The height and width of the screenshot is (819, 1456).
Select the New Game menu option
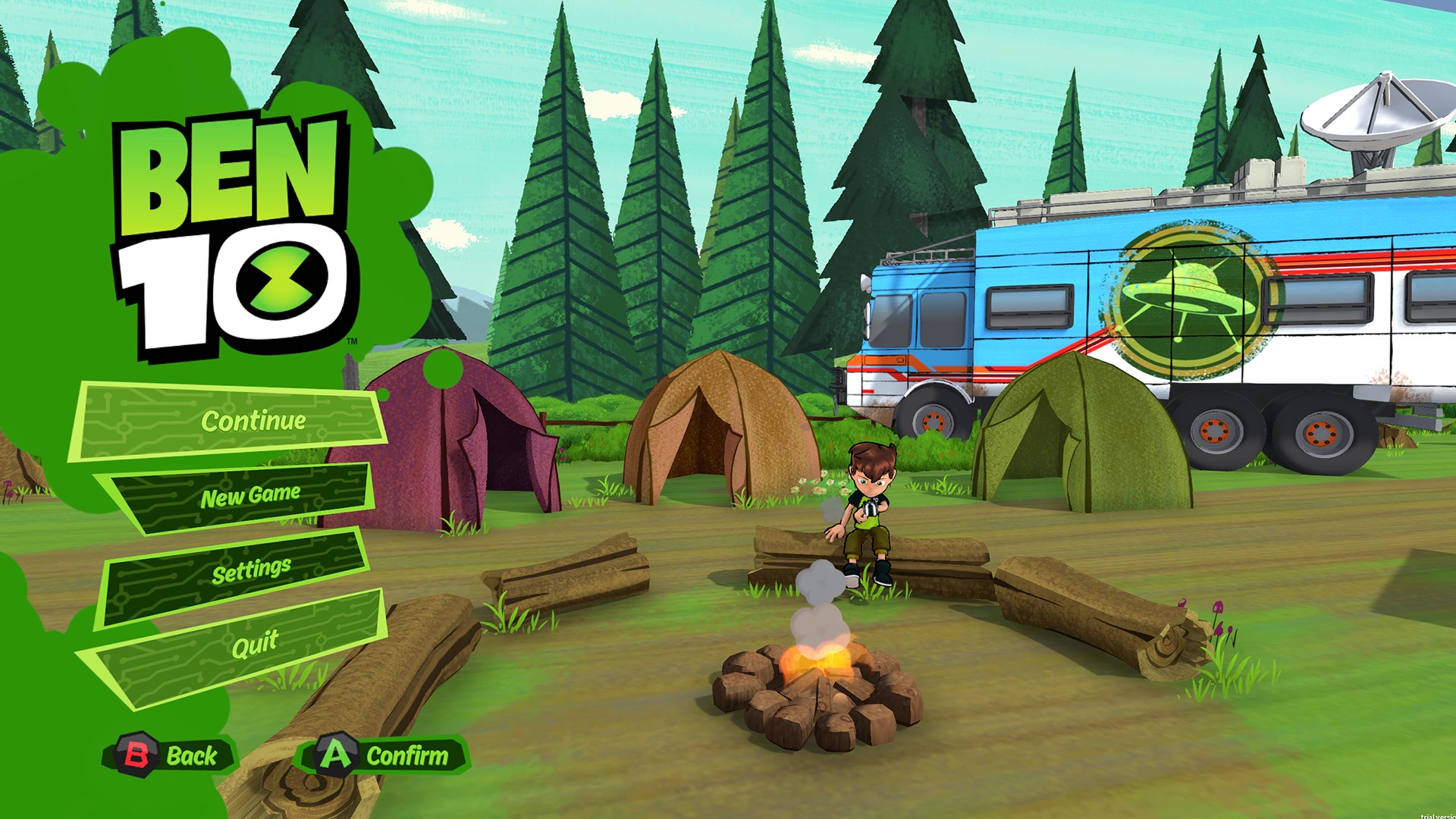pos(250,494)
